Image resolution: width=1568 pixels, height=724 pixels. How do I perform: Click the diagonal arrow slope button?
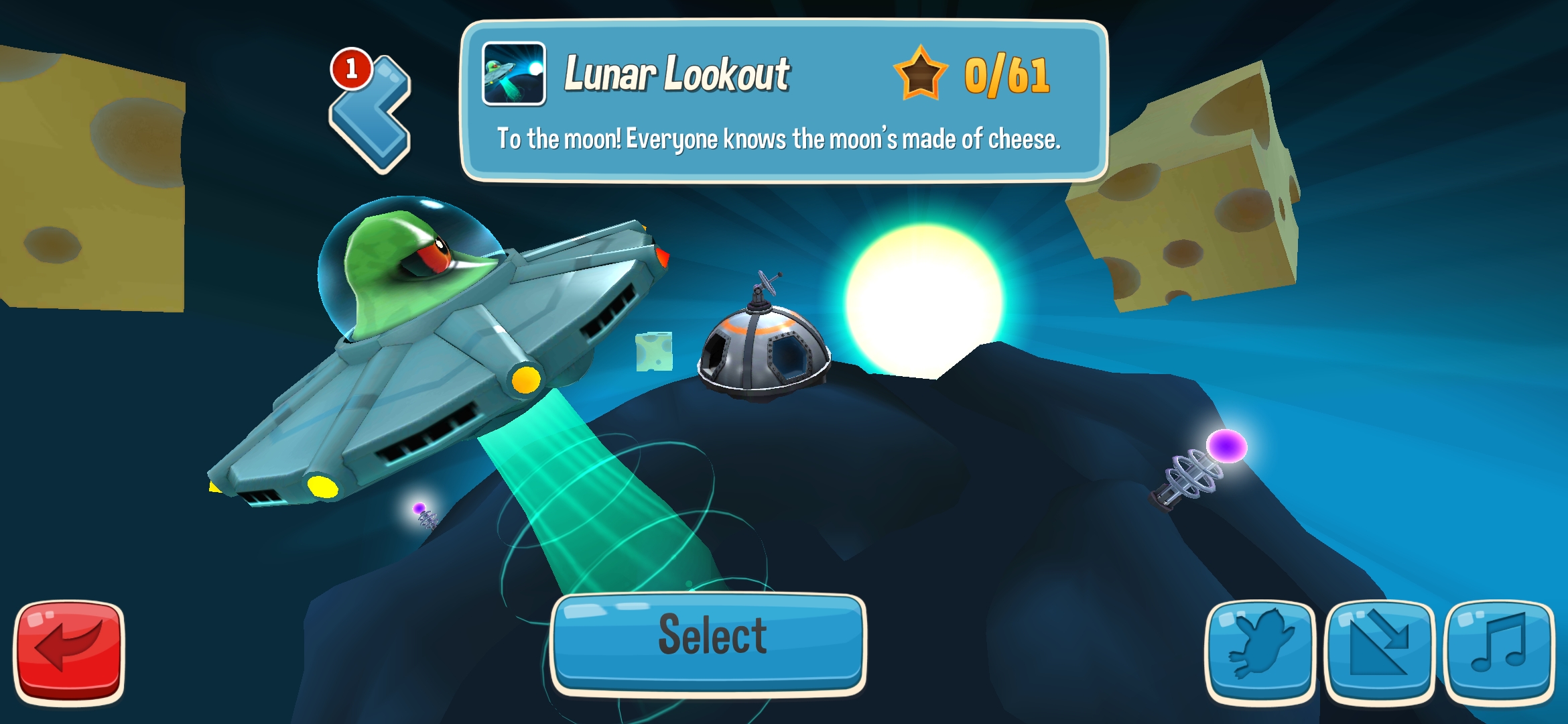(1379, 650)
